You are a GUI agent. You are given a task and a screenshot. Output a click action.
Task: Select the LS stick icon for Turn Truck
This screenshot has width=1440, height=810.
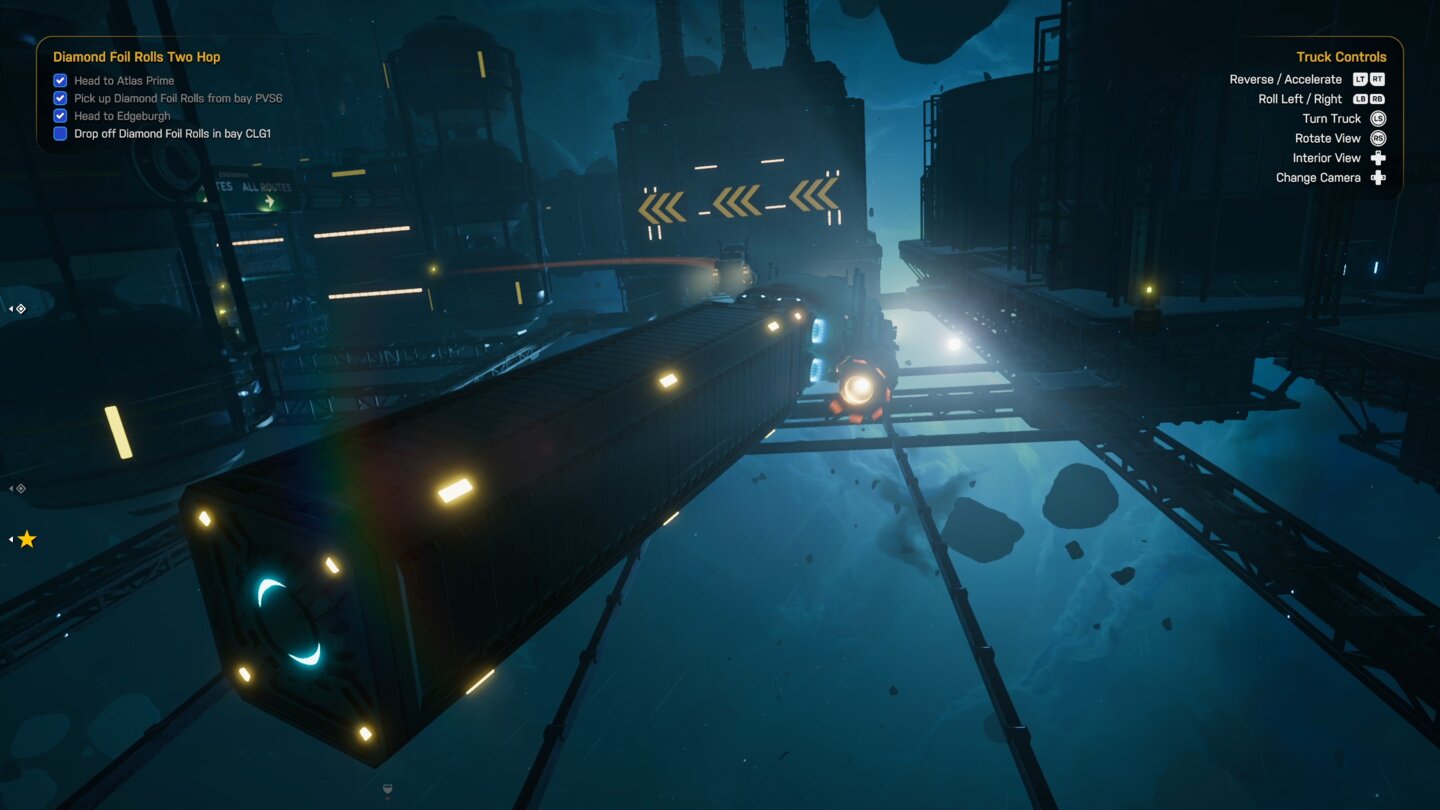1377,118
